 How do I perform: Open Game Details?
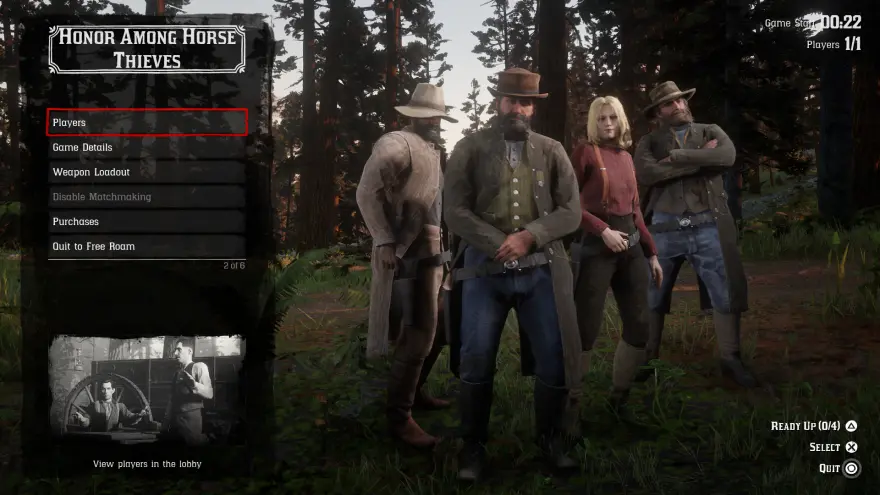pos(146,147)
